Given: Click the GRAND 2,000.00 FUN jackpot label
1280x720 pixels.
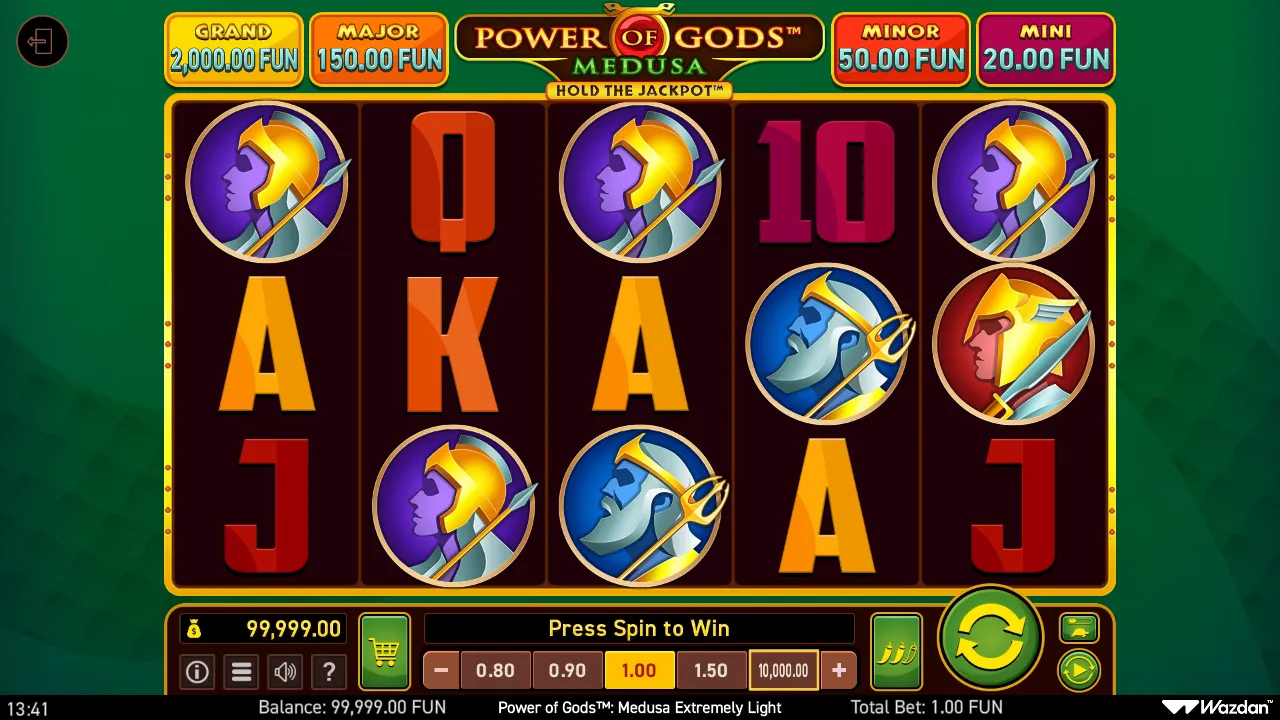Looking at the screenshot, I should coord(233,49).
